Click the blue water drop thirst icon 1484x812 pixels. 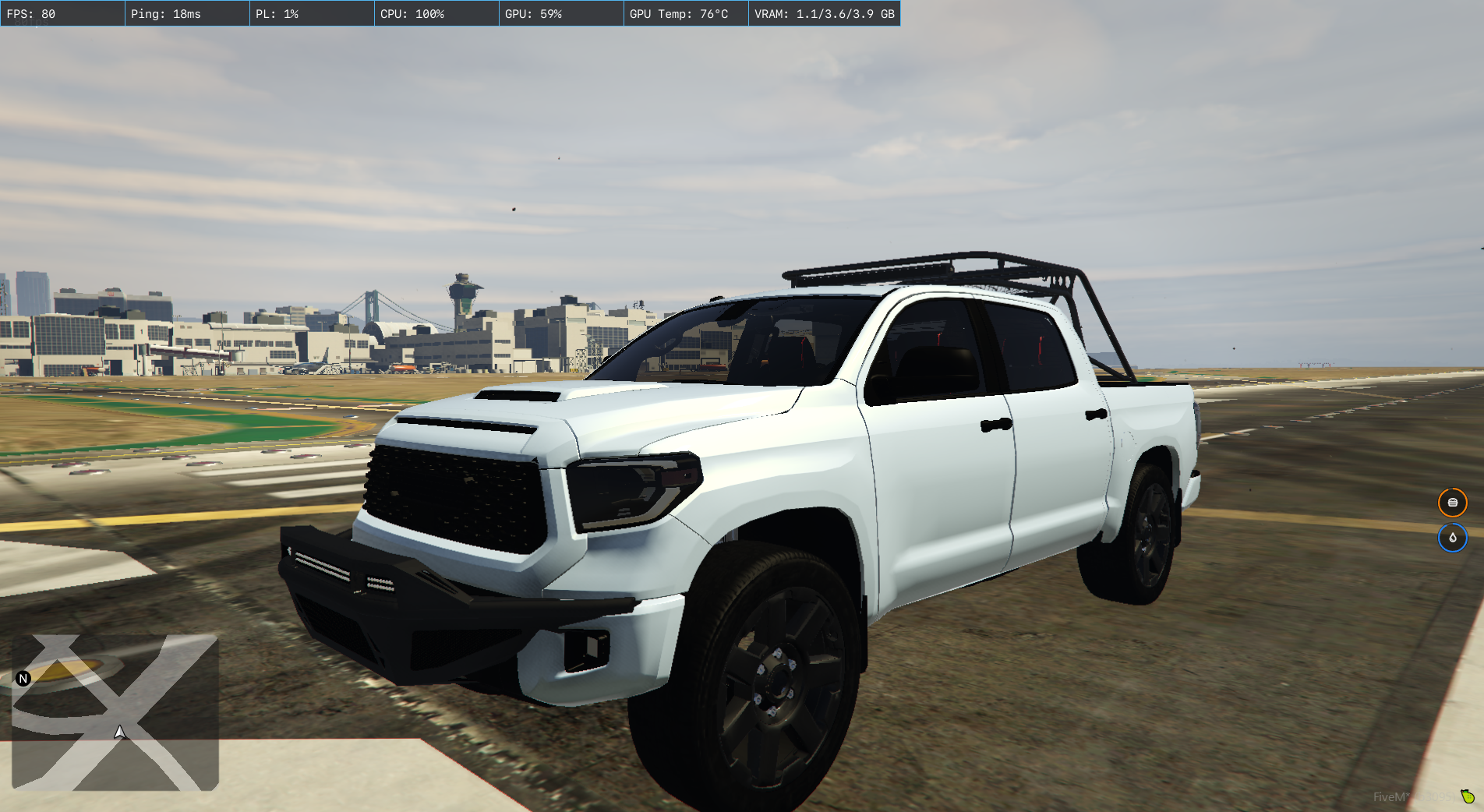click(x=1452, y=538)
